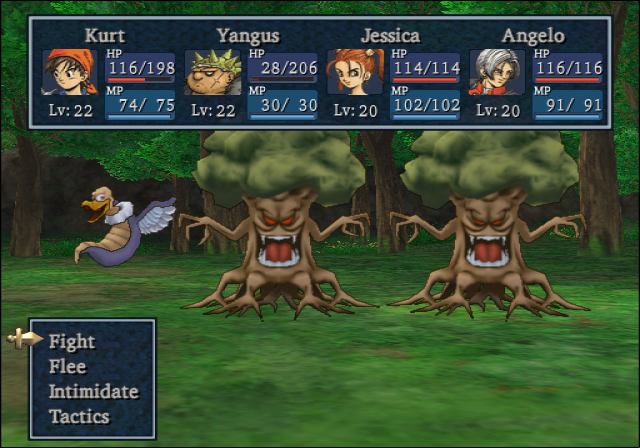This screenshot has width=640, height=448.
Task: Choose Fight from the battle menu
Action: click(72, 341)
